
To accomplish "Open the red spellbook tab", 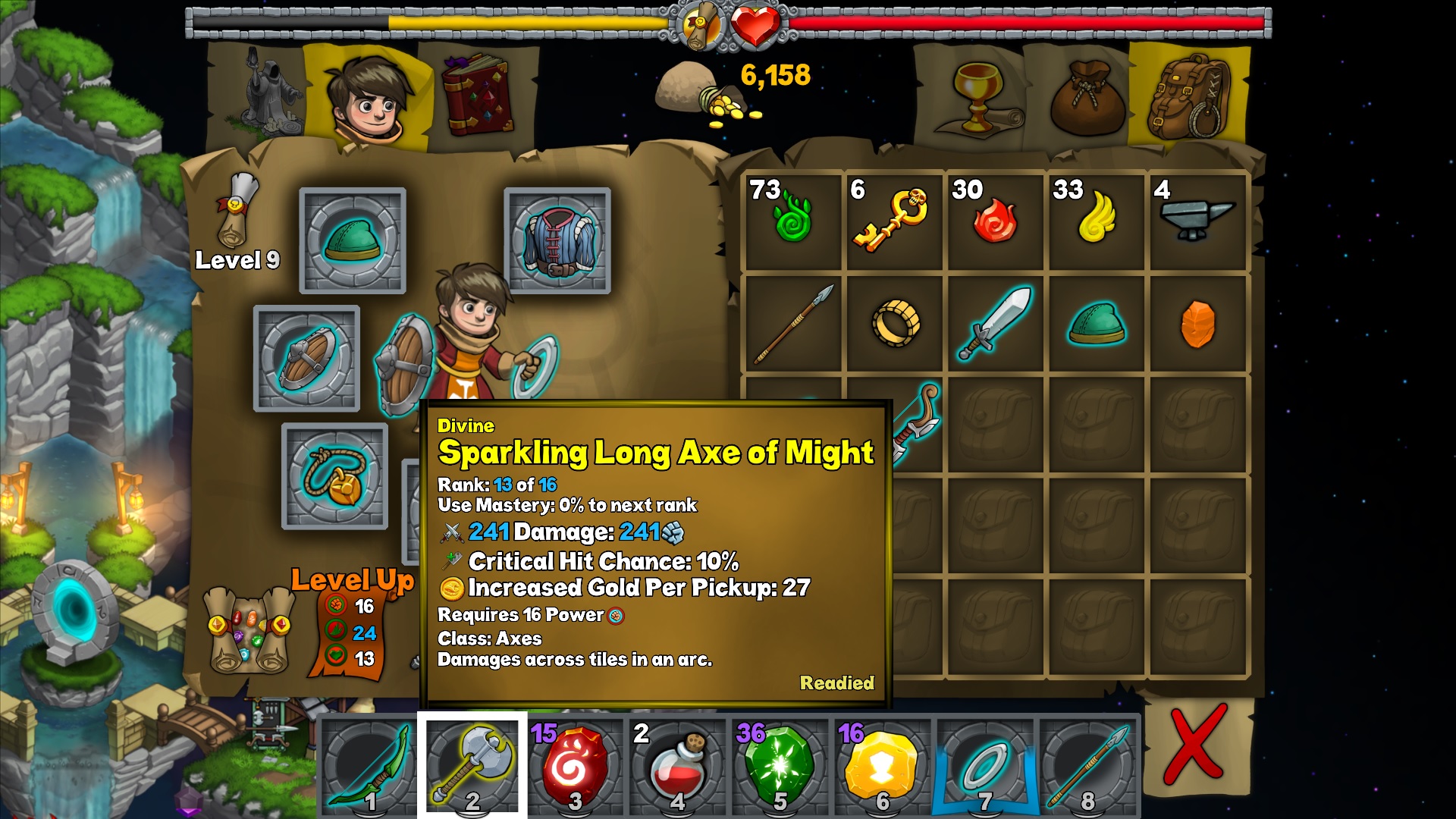I will (x=477, y=96).
